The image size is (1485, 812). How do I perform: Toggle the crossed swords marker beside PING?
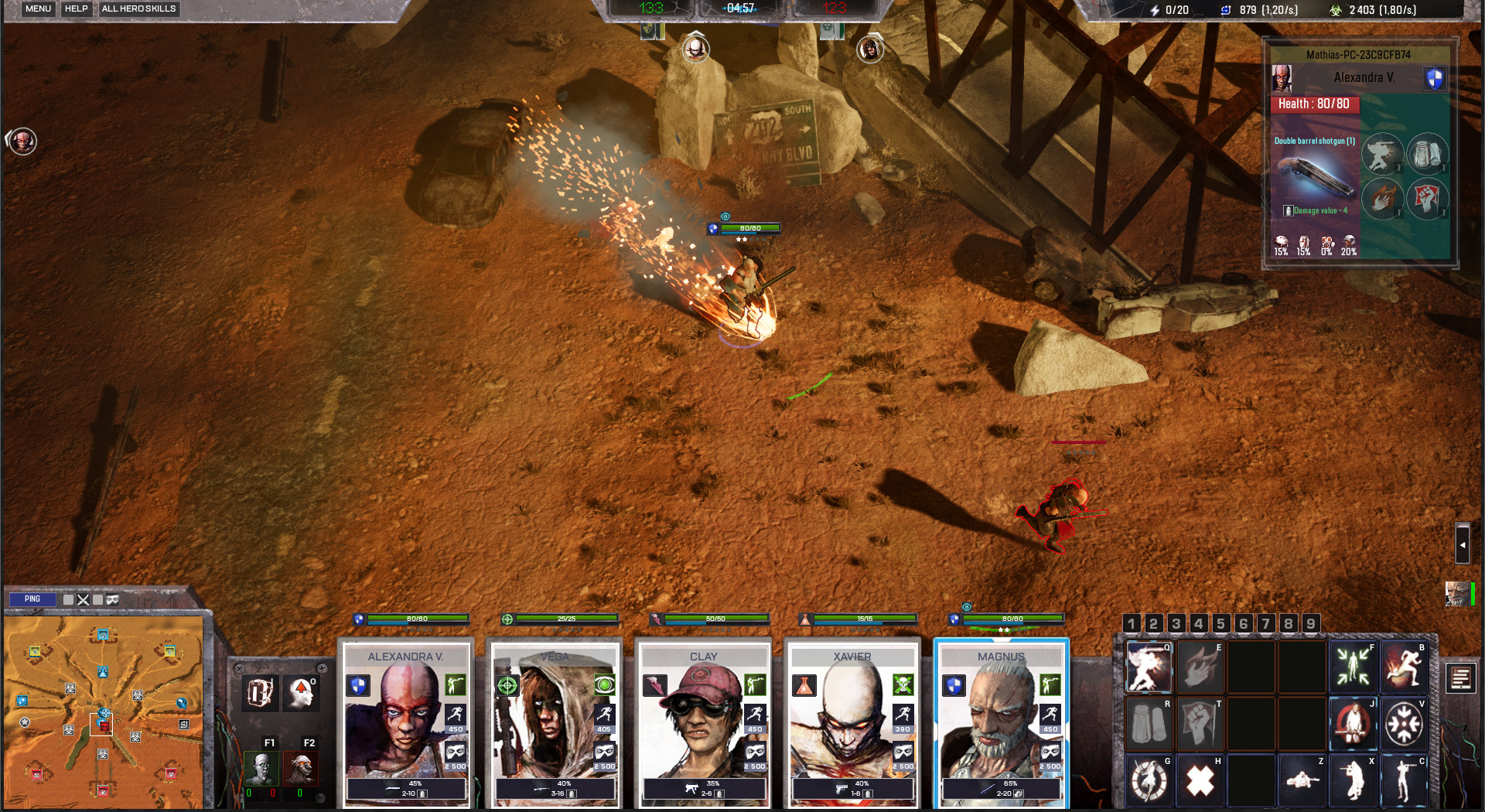point(83,599)
